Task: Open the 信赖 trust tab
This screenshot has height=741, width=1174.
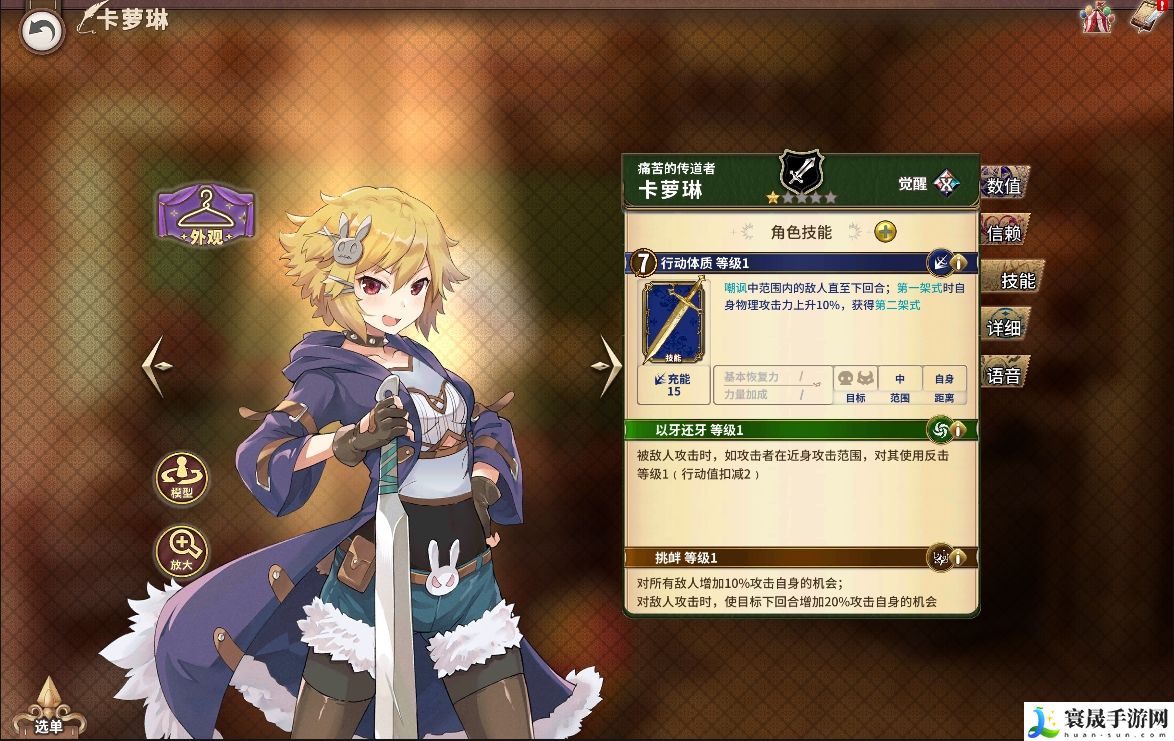Action: 1004,233
